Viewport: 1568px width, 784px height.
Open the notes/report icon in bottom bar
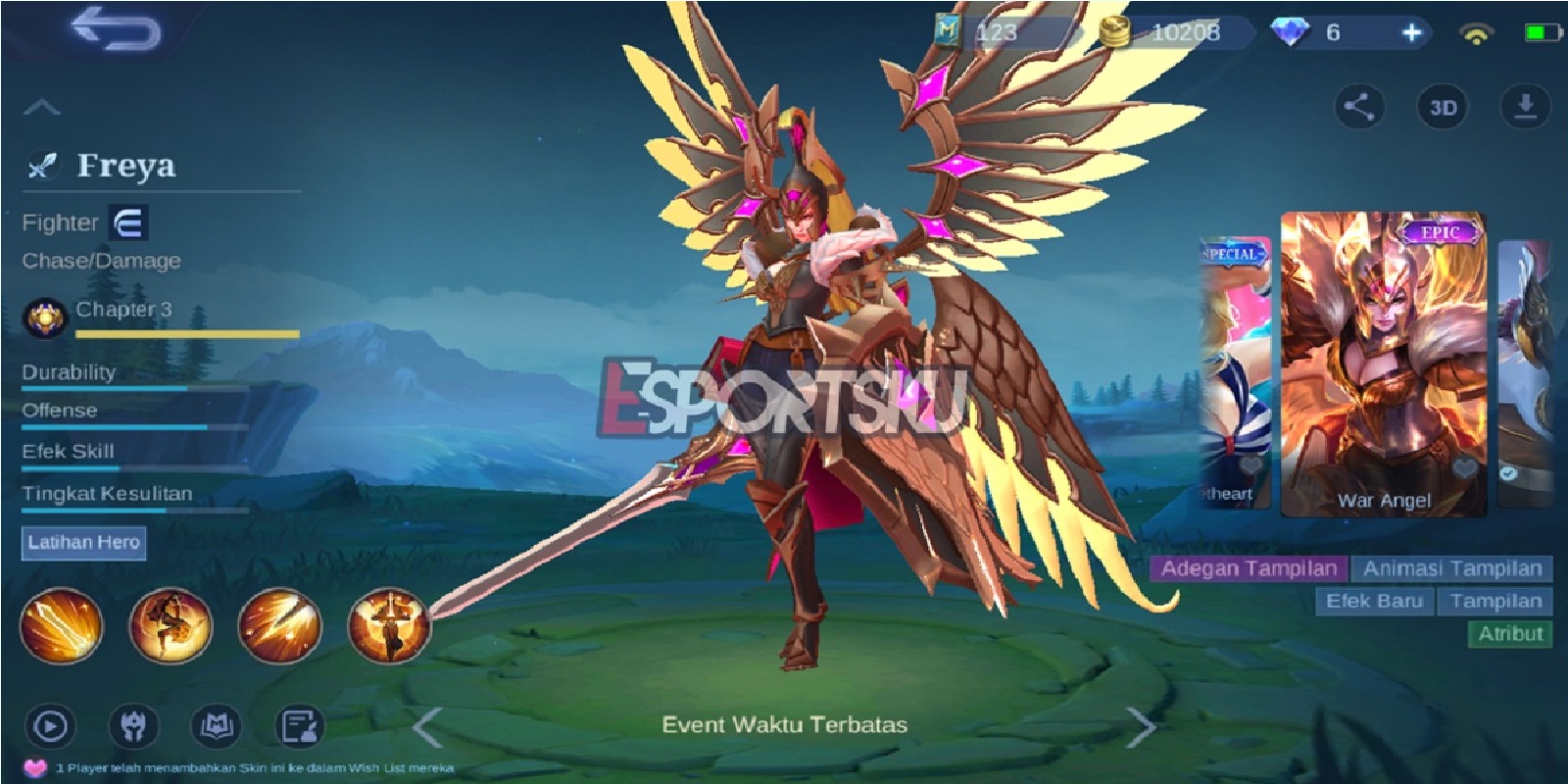point(302,725)
